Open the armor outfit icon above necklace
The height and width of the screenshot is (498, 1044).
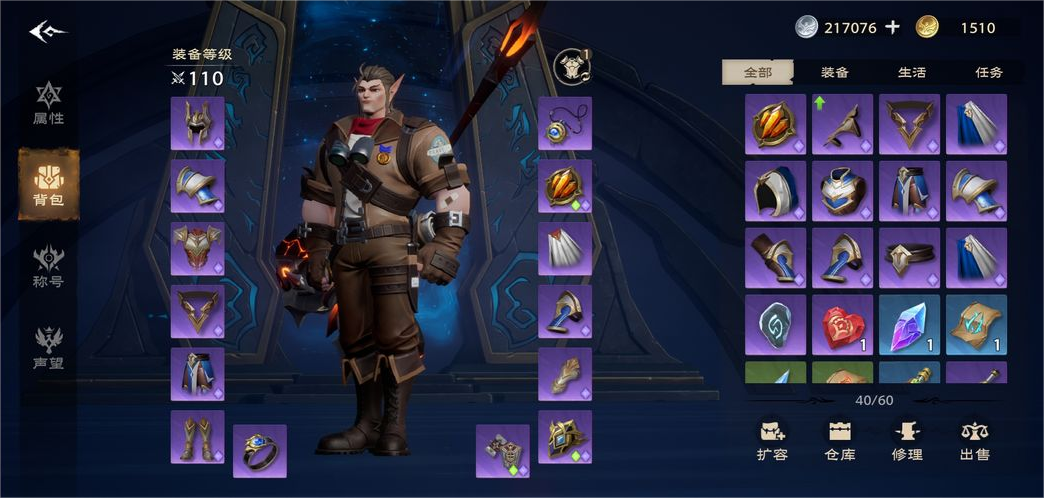(572, 66)
